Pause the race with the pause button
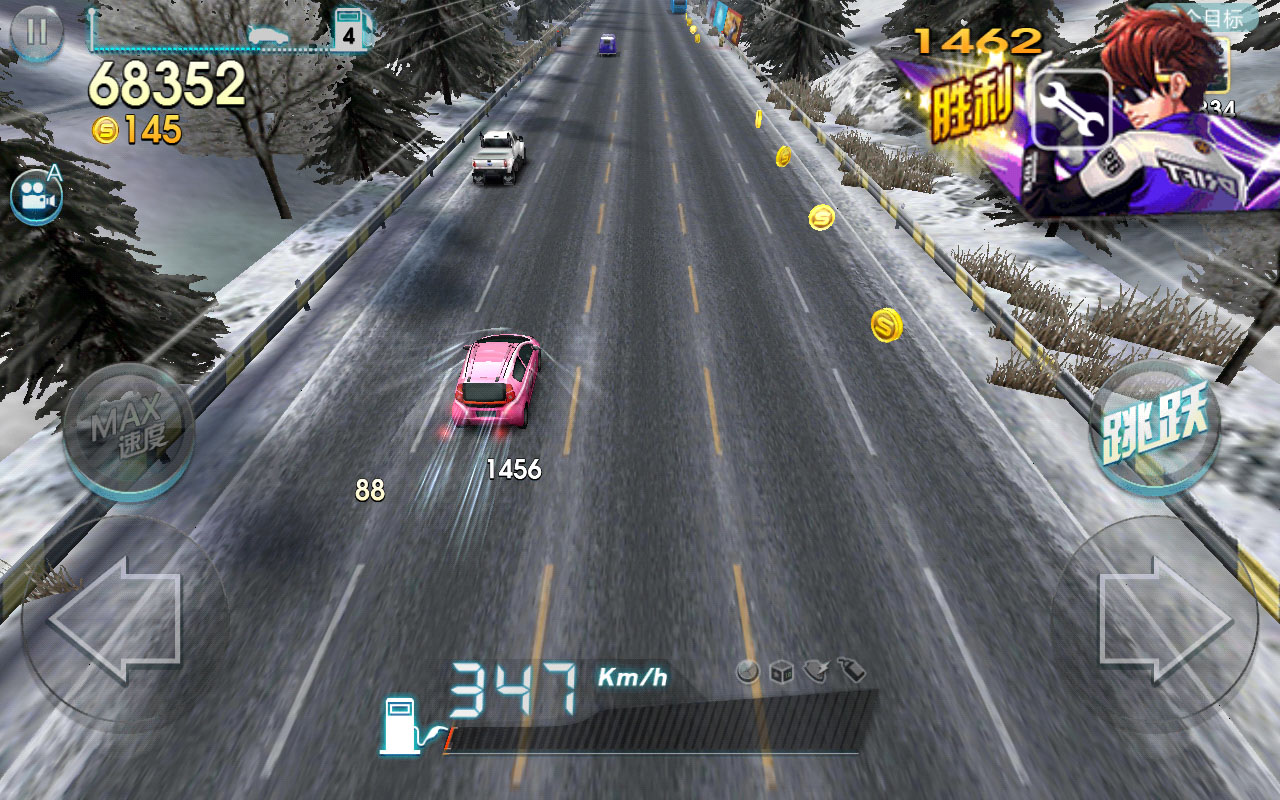This screenshot has height=800, width=1280. [x=36, y=32]
